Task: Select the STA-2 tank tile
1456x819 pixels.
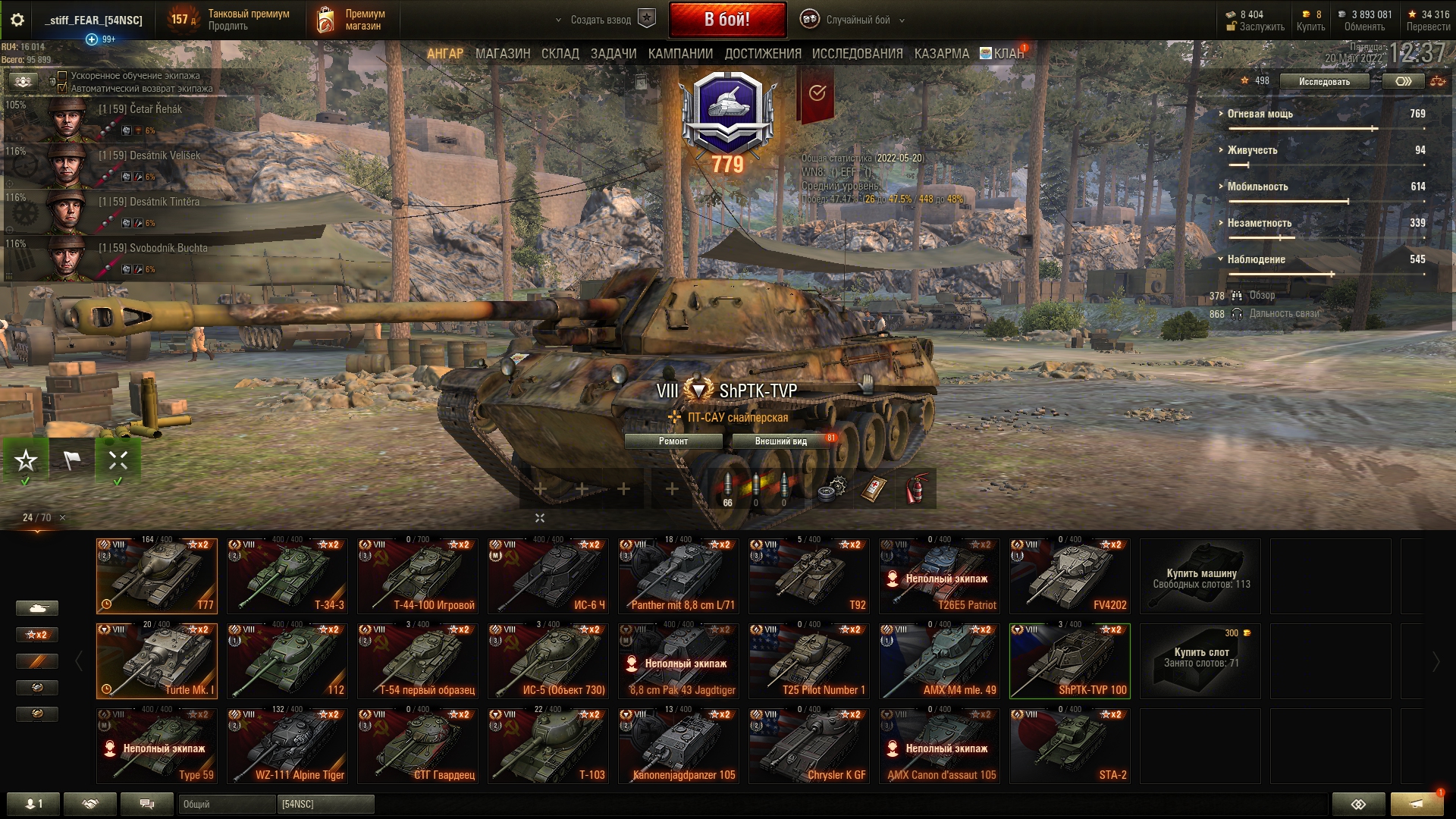Action: click(x=1069, y=745)
